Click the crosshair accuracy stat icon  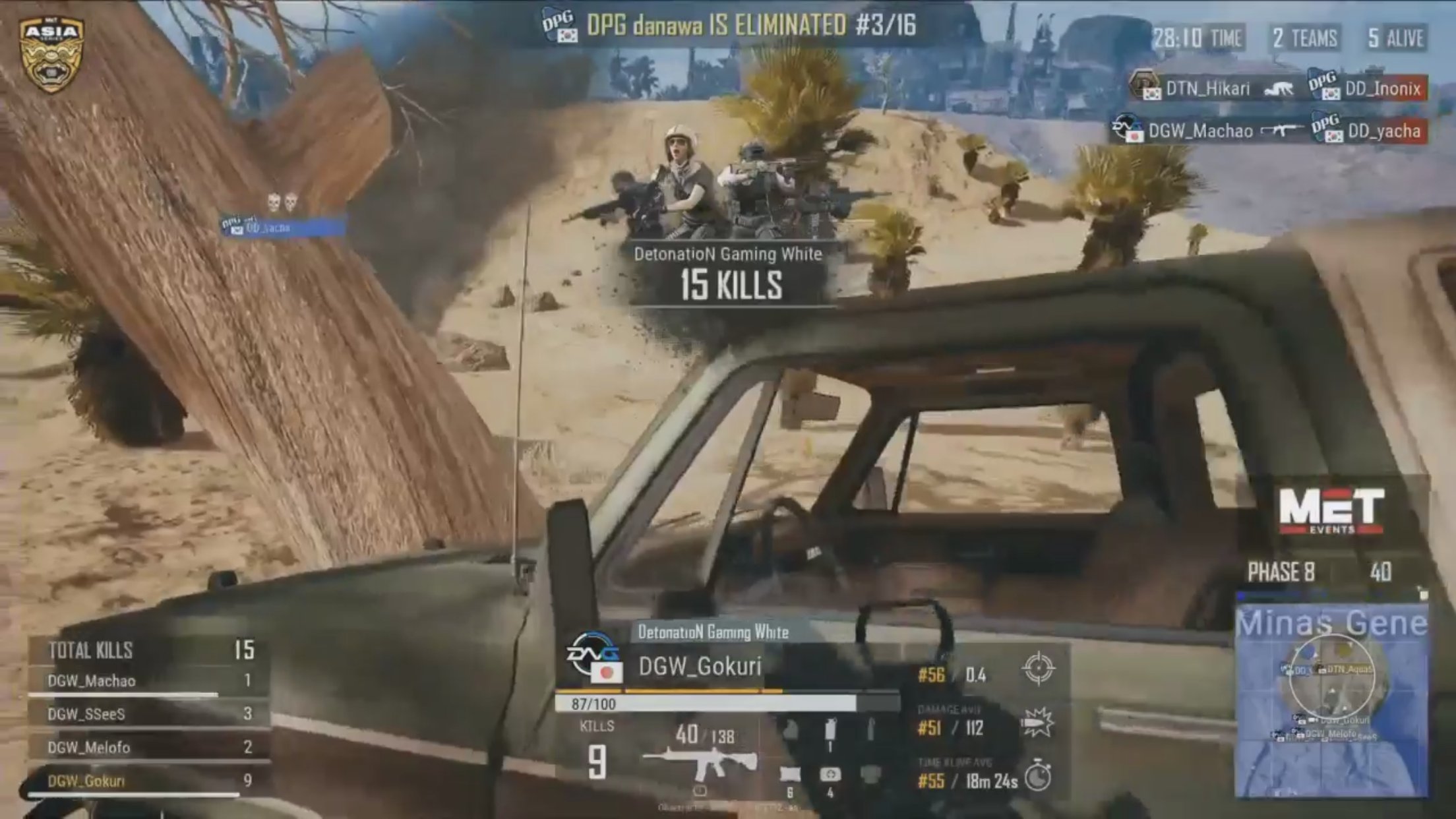pos(1038,669)
